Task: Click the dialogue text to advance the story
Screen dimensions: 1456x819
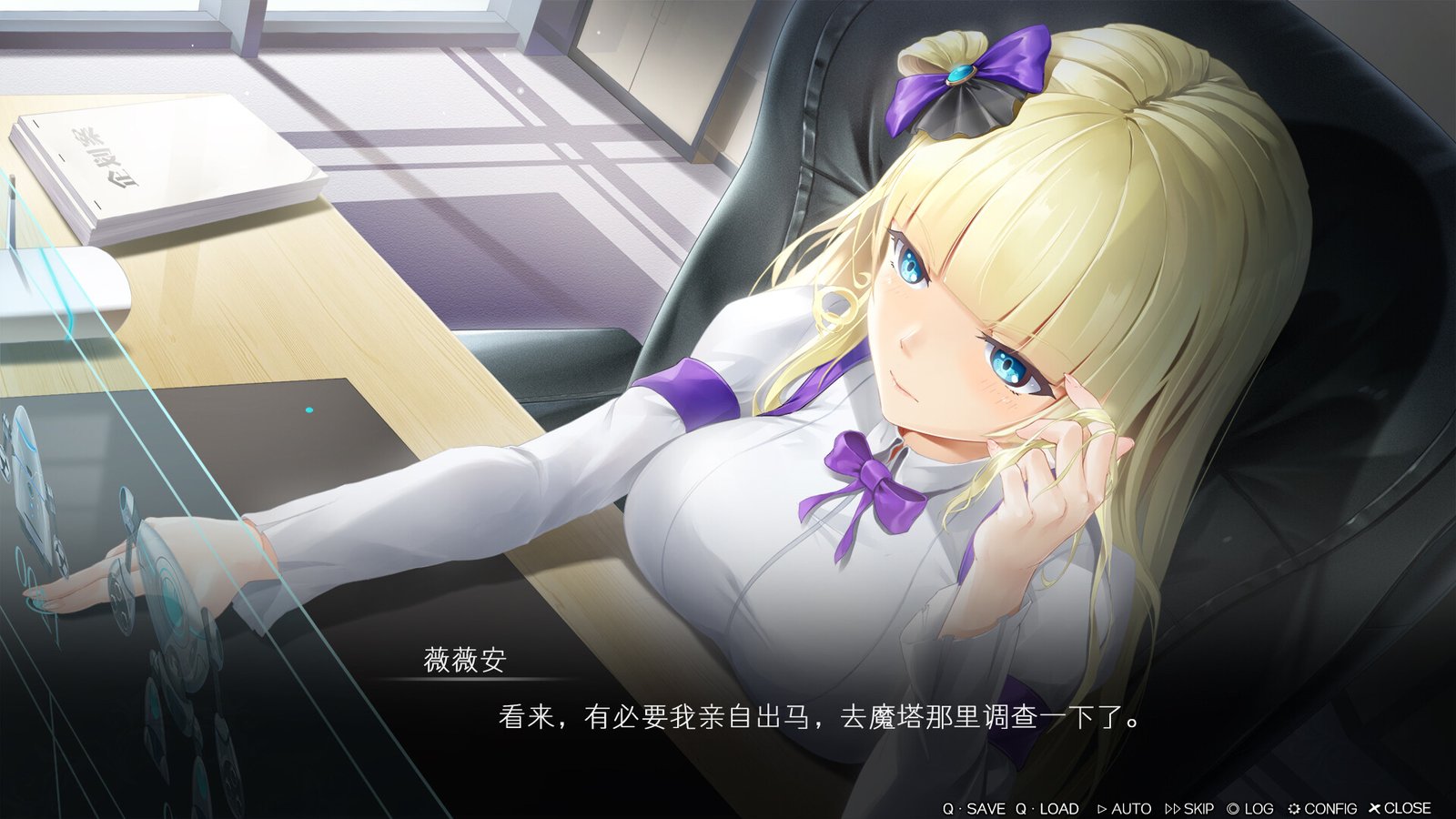Action: [x=819, y=719]
